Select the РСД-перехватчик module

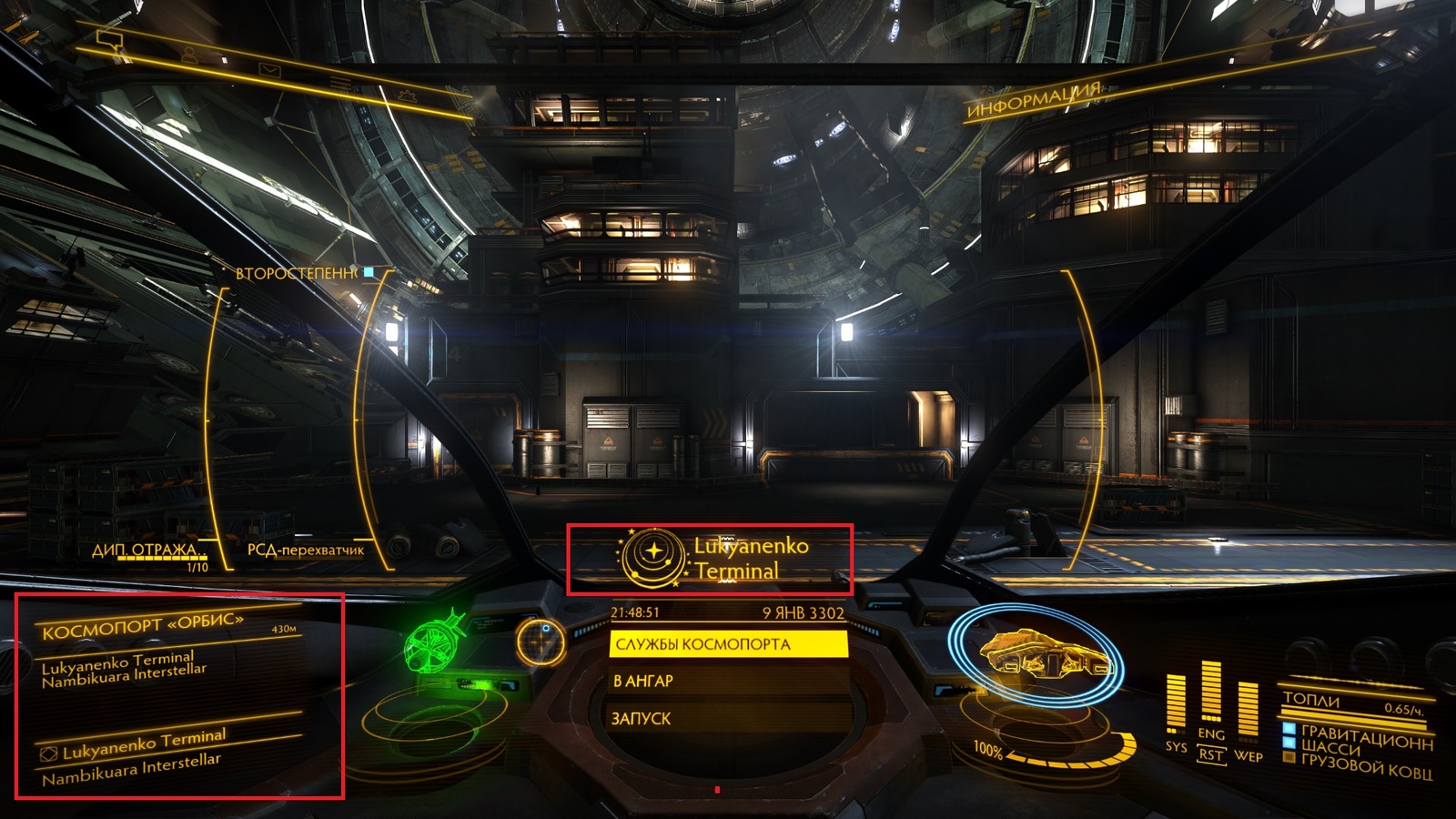click(306, 550)
